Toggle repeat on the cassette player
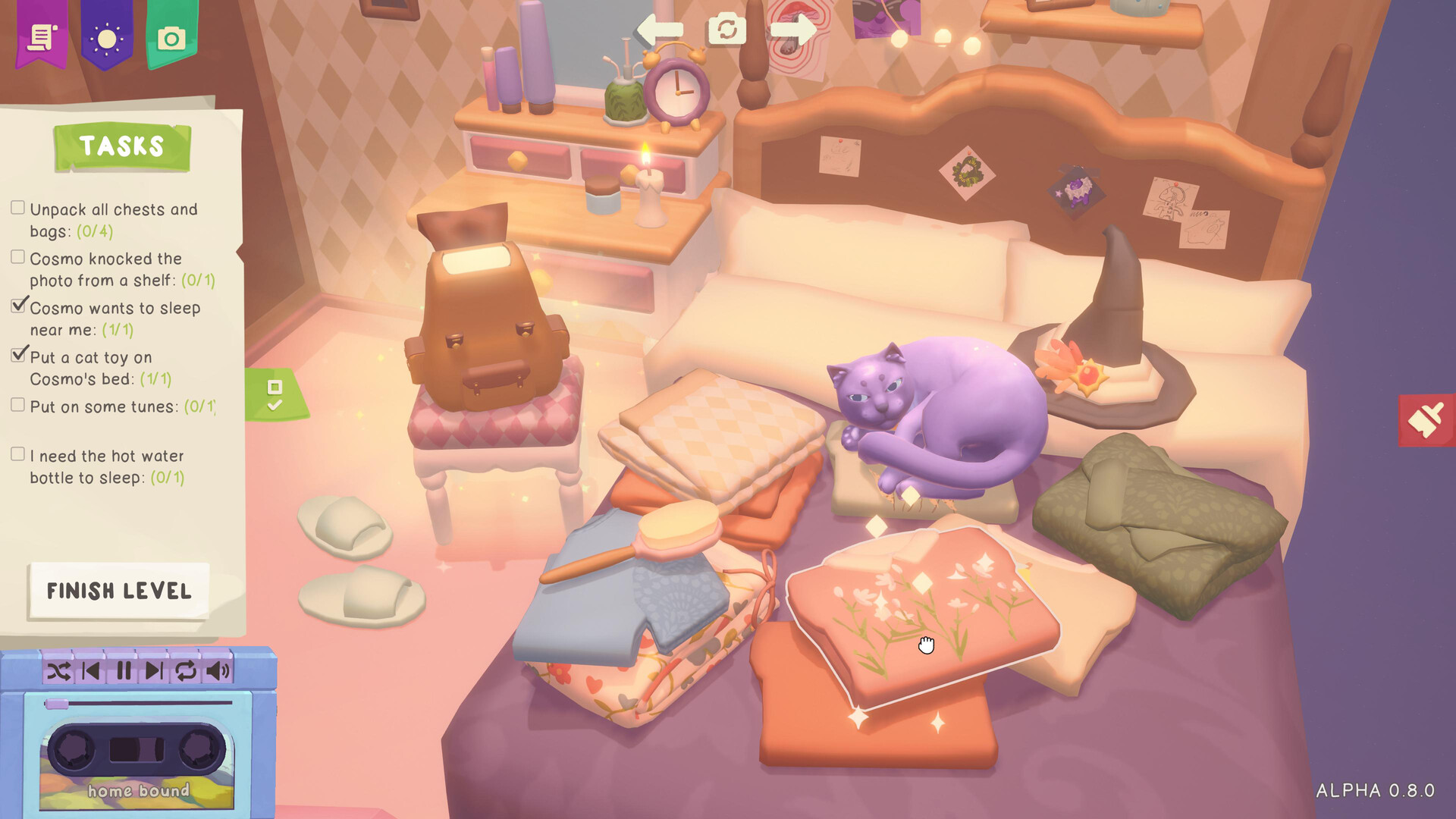 (185, 670)
